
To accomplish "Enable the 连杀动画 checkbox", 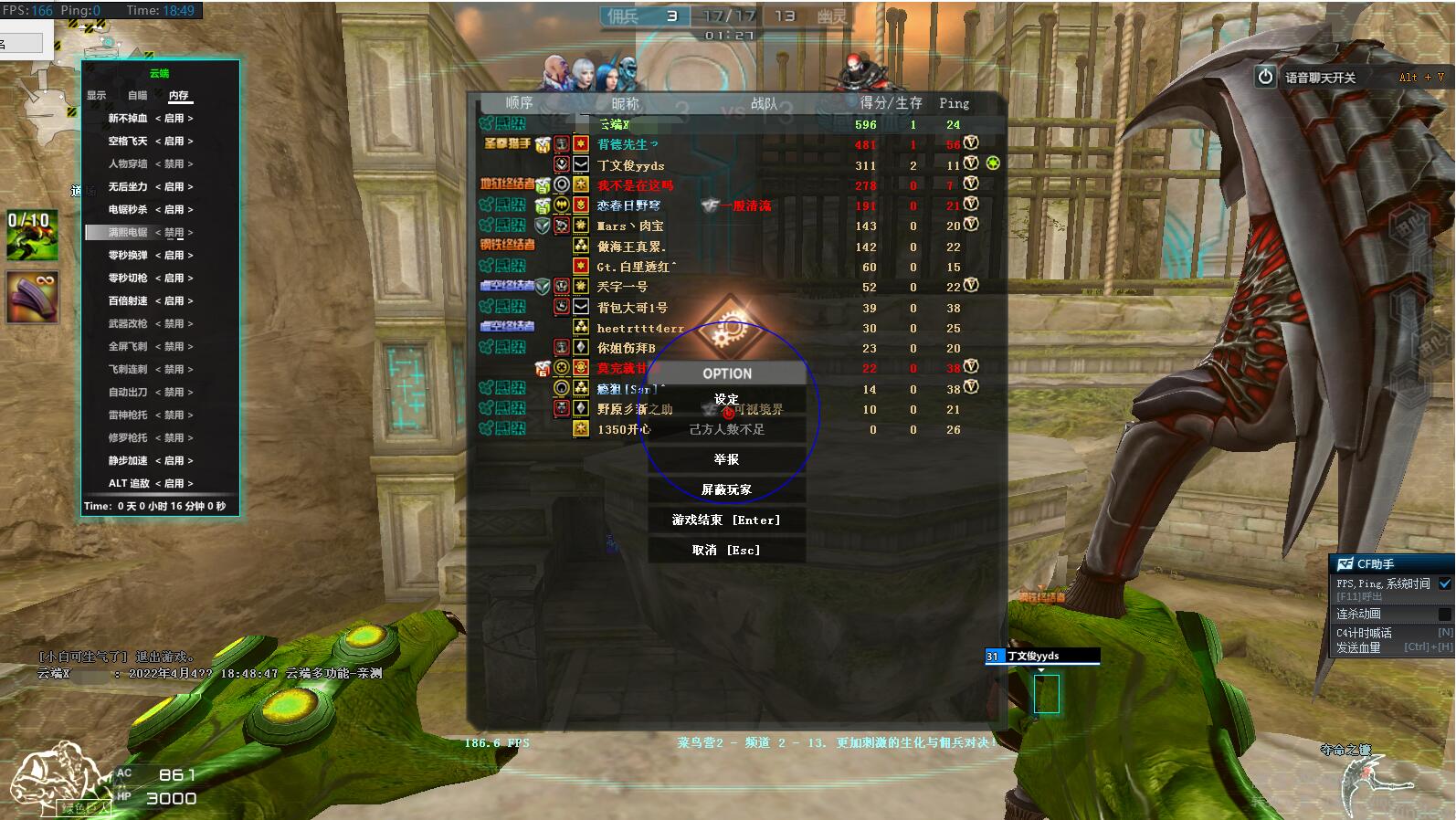I will pyautogui.click(x=1444, y=614).
